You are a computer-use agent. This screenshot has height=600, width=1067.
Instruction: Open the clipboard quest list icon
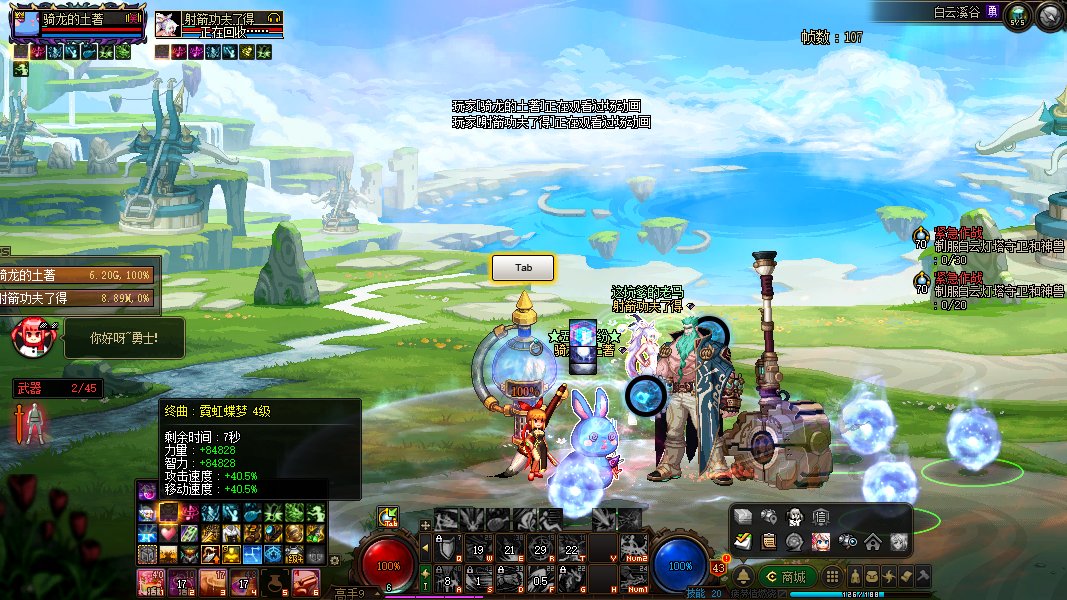coord(769,542)
